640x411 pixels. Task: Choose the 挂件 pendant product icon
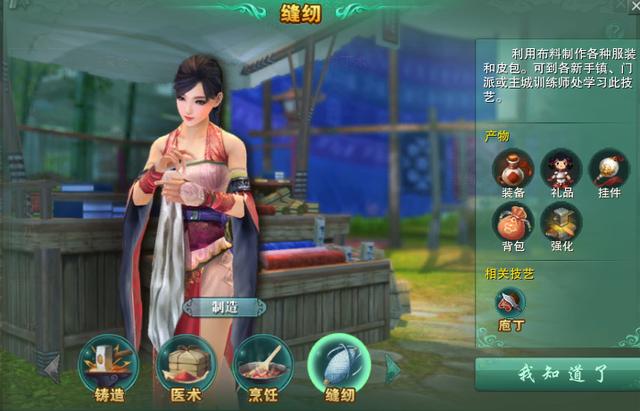pos(609,170)
